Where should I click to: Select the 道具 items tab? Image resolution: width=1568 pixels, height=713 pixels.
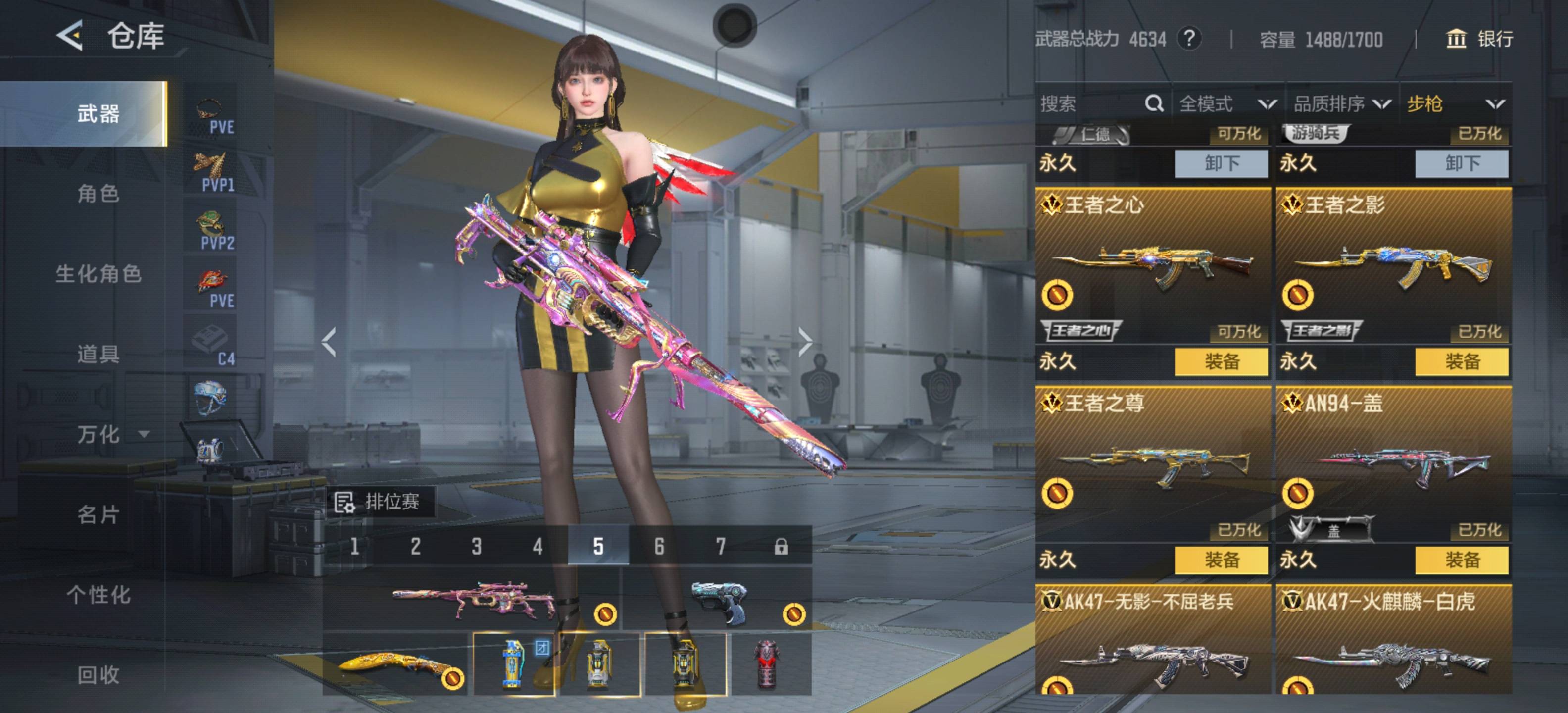click(x=98, y=354)
